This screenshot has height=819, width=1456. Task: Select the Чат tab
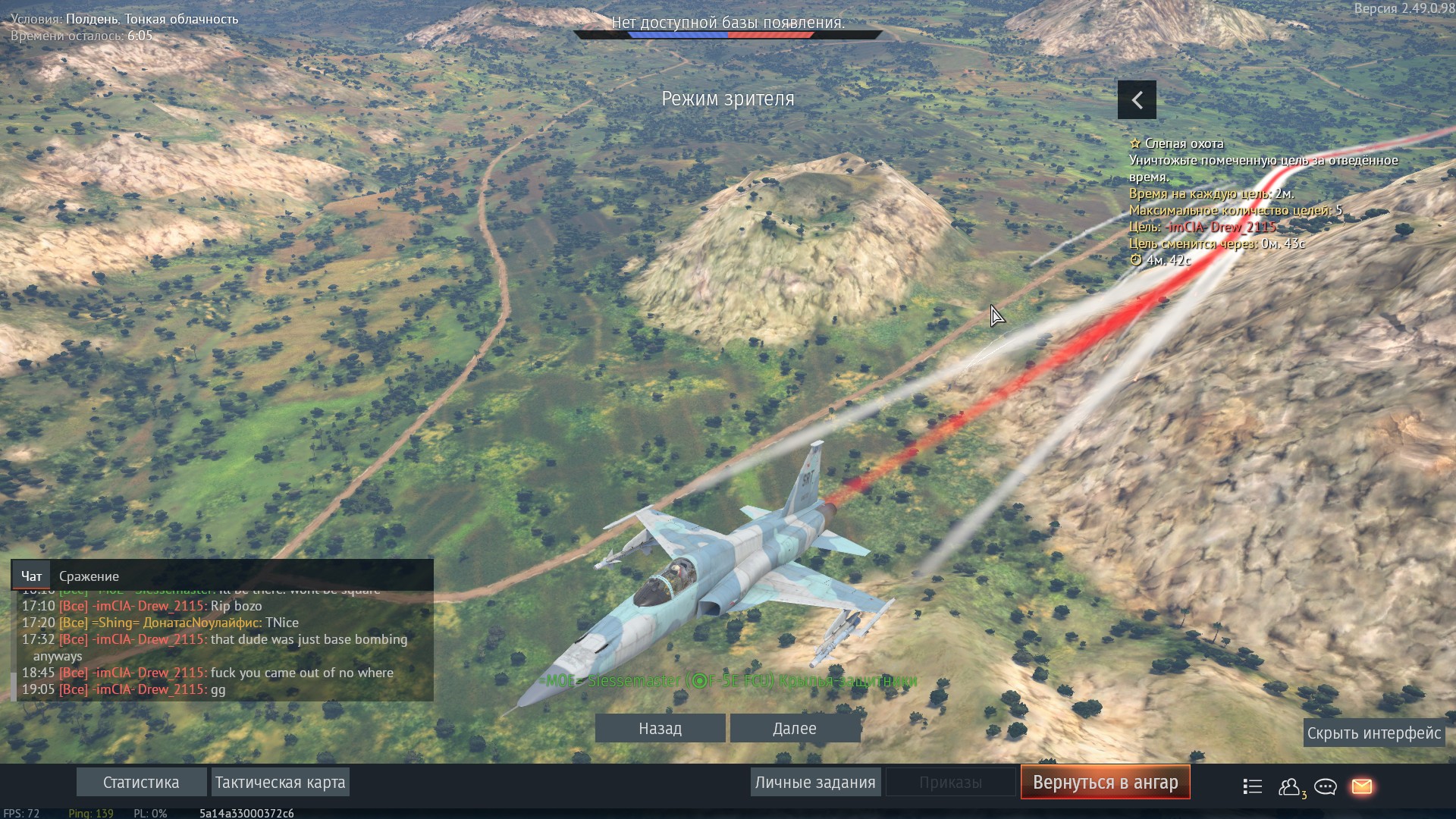click(x=32, y=576)
